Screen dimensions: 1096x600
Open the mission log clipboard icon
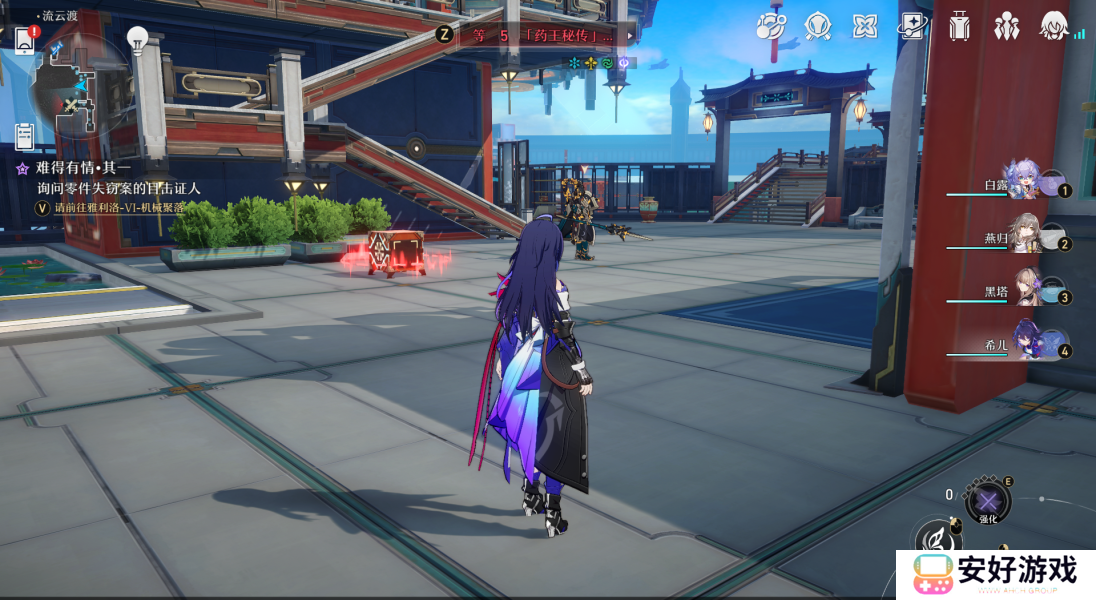[x=25, y=136]
